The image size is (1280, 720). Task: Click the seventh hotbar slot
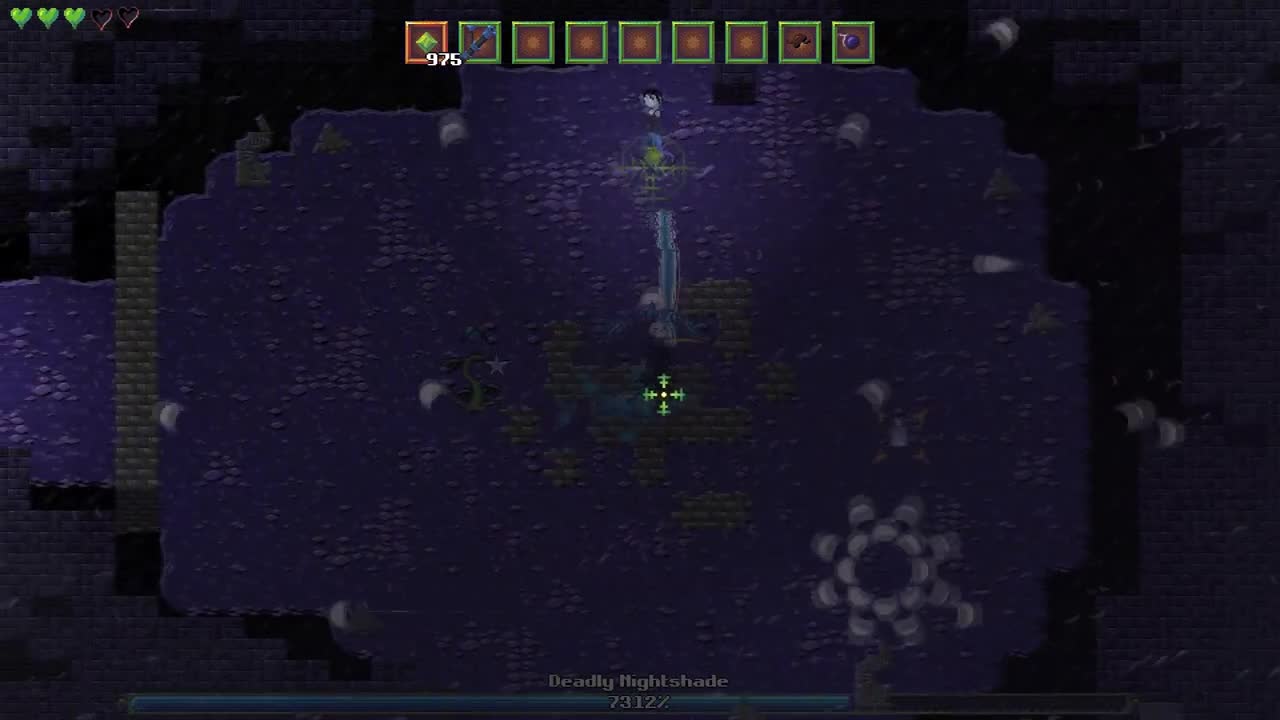(747, 41)
